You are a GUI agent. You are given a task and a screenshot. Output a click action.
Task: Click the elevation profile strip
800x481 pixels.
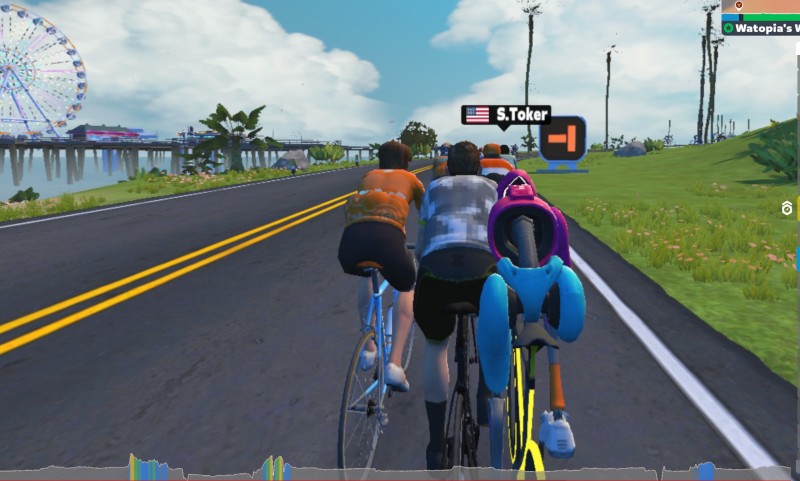tap(400, 469)
